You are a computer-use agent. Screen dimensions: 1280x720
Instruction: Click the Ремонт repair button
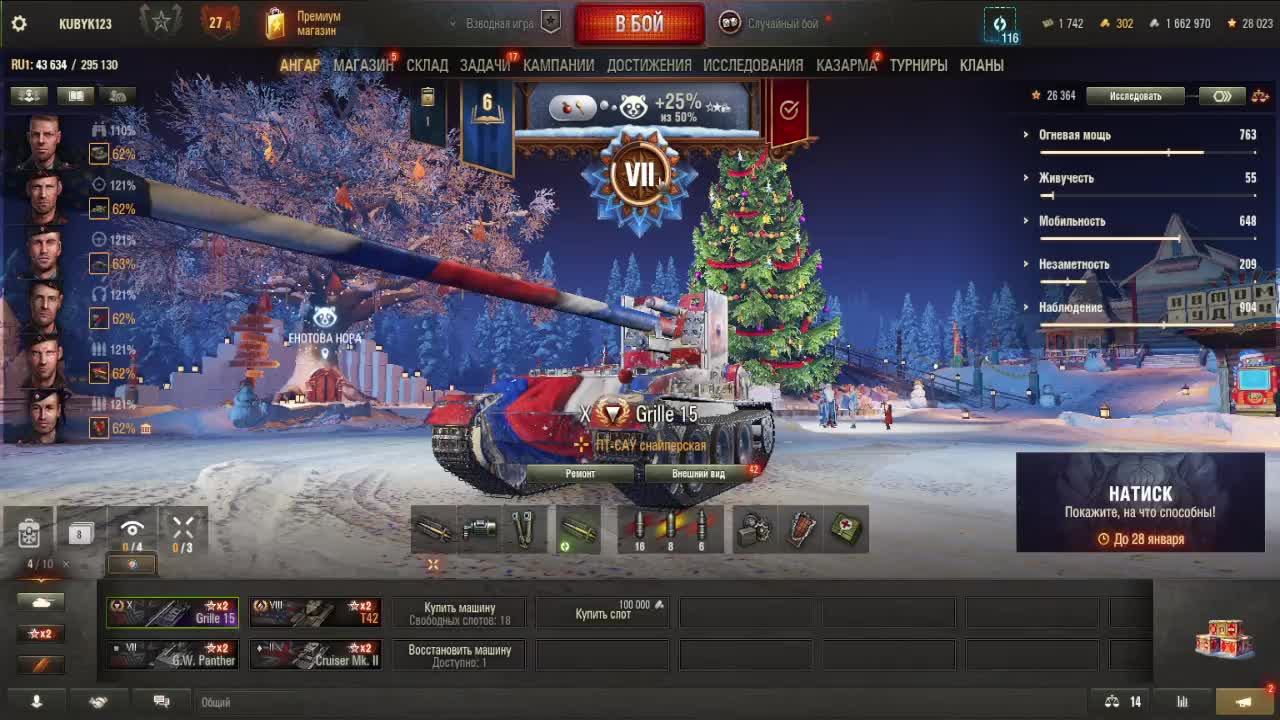[x=580, y=474]
